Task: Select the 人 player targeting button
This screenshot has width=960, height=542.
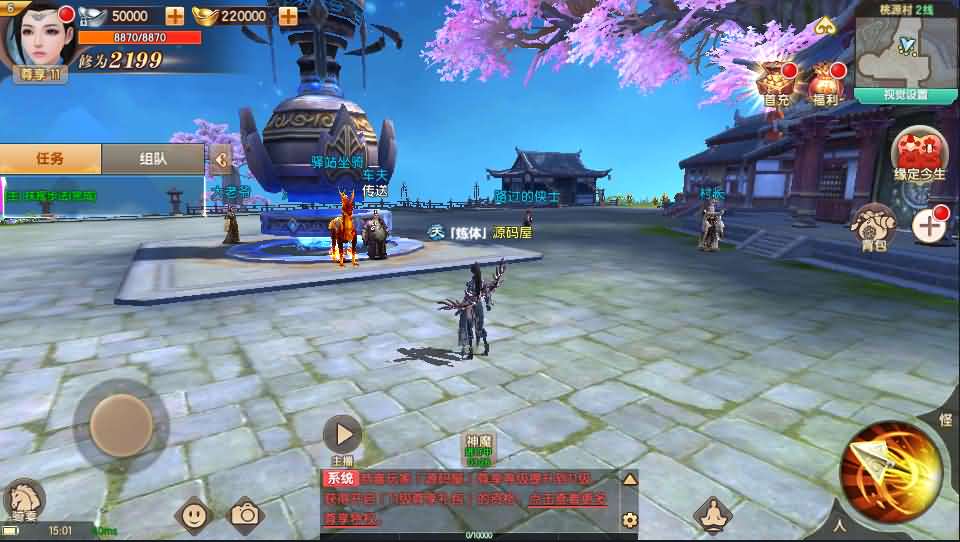Action: pos(840,524)
